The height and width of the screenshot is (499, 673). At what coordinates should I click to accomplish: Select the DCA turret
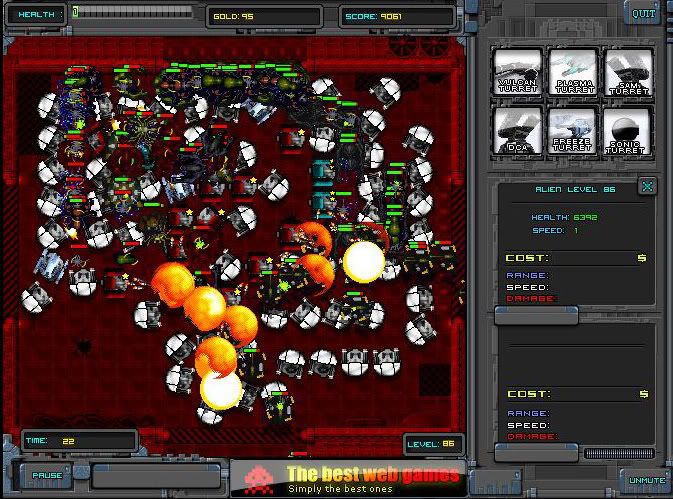point(518,130)
